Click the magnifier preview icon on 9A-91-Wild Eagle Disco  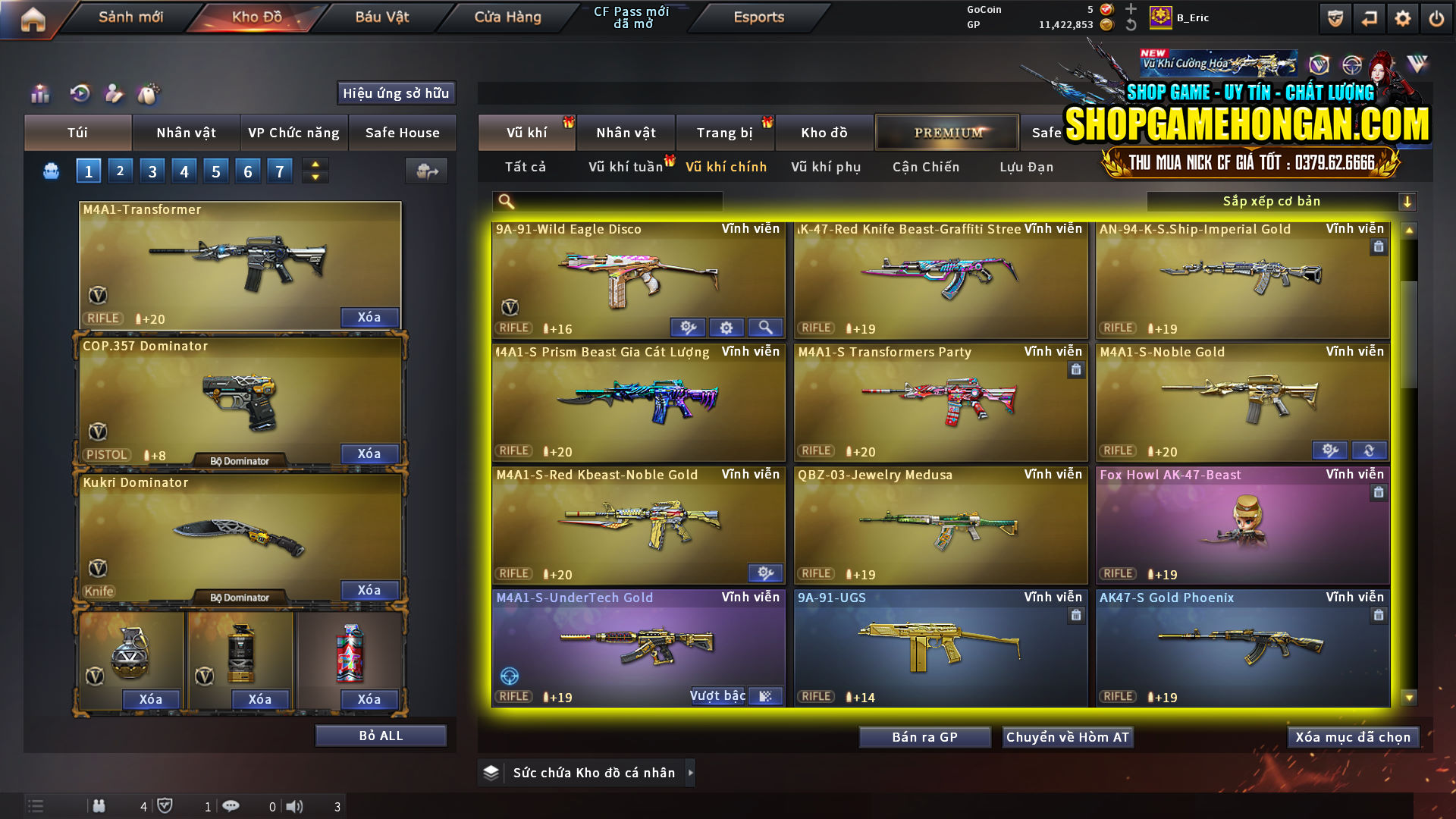(766, 327)
